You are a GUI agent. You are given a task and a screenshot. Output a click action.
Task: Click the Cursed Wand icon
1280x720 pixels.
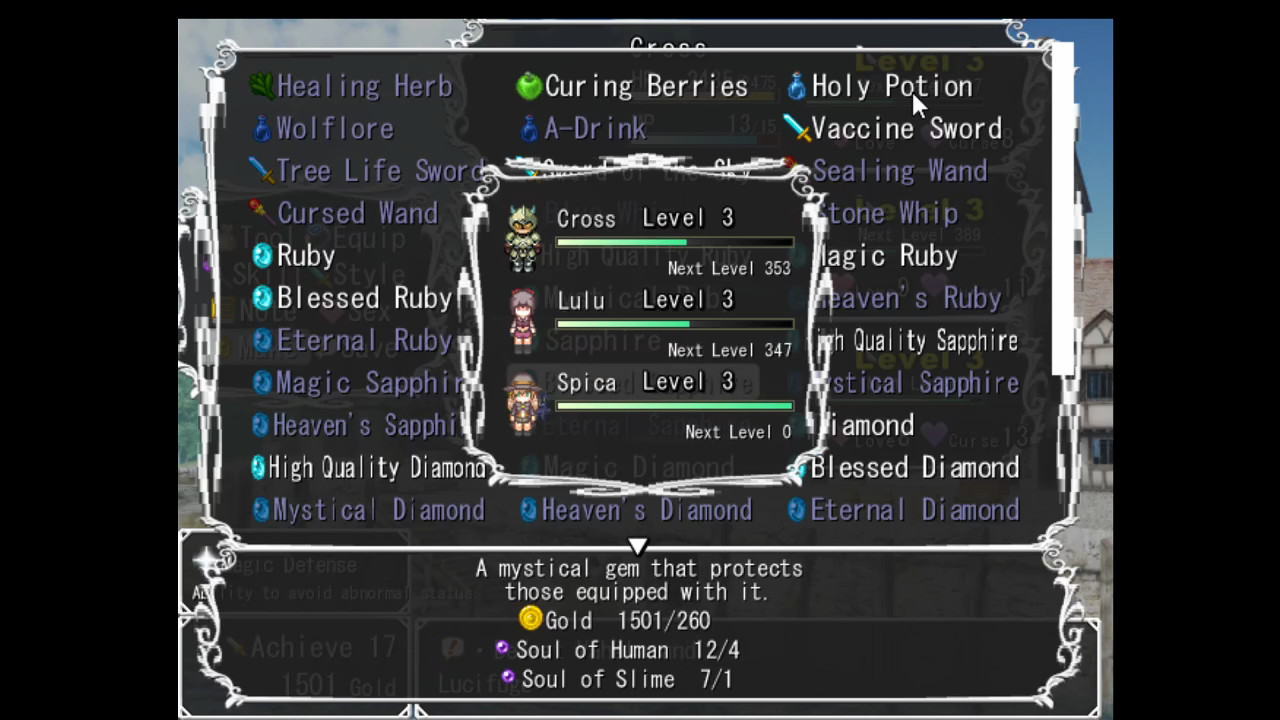(258, 213)
